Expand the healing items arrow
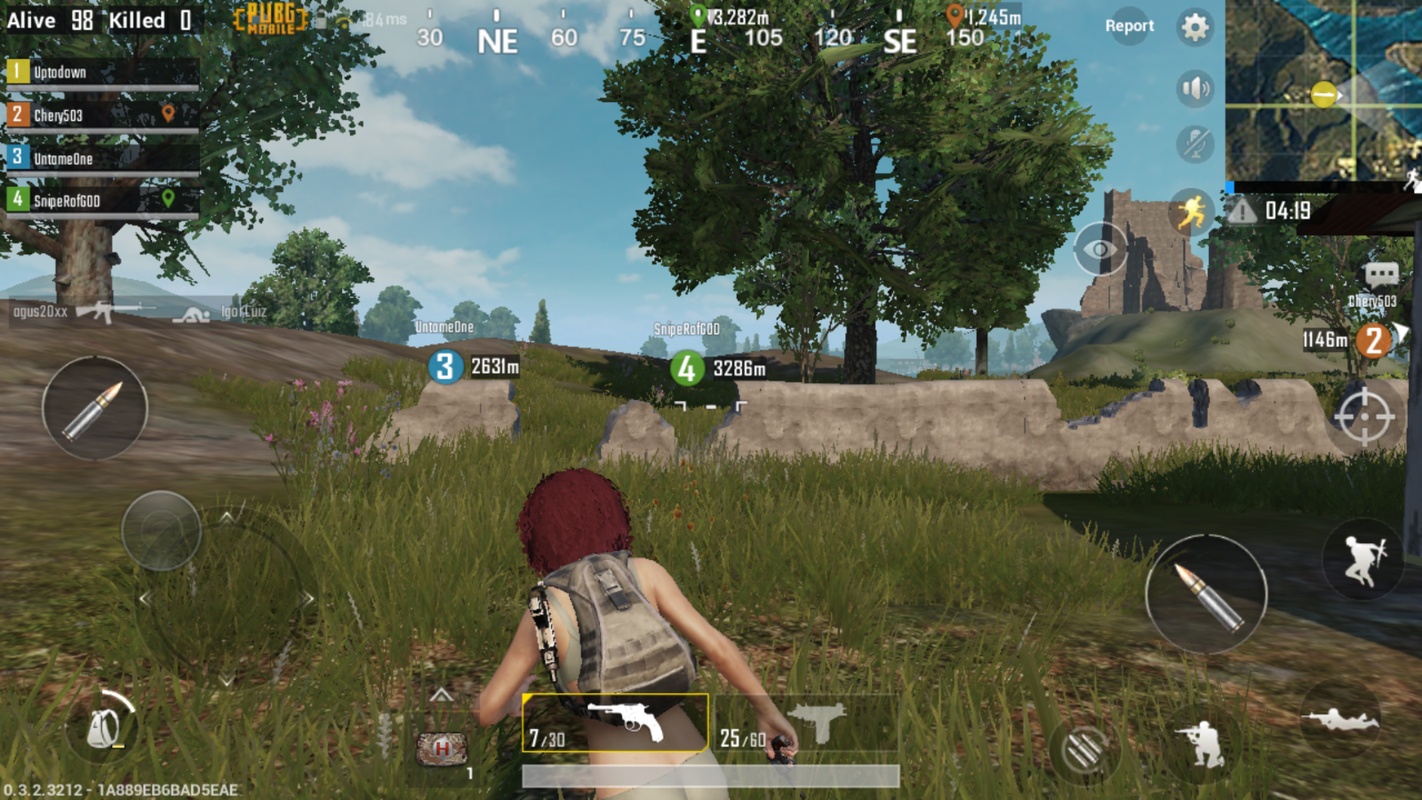The image size is (1422, 800). tap(441, 696)
